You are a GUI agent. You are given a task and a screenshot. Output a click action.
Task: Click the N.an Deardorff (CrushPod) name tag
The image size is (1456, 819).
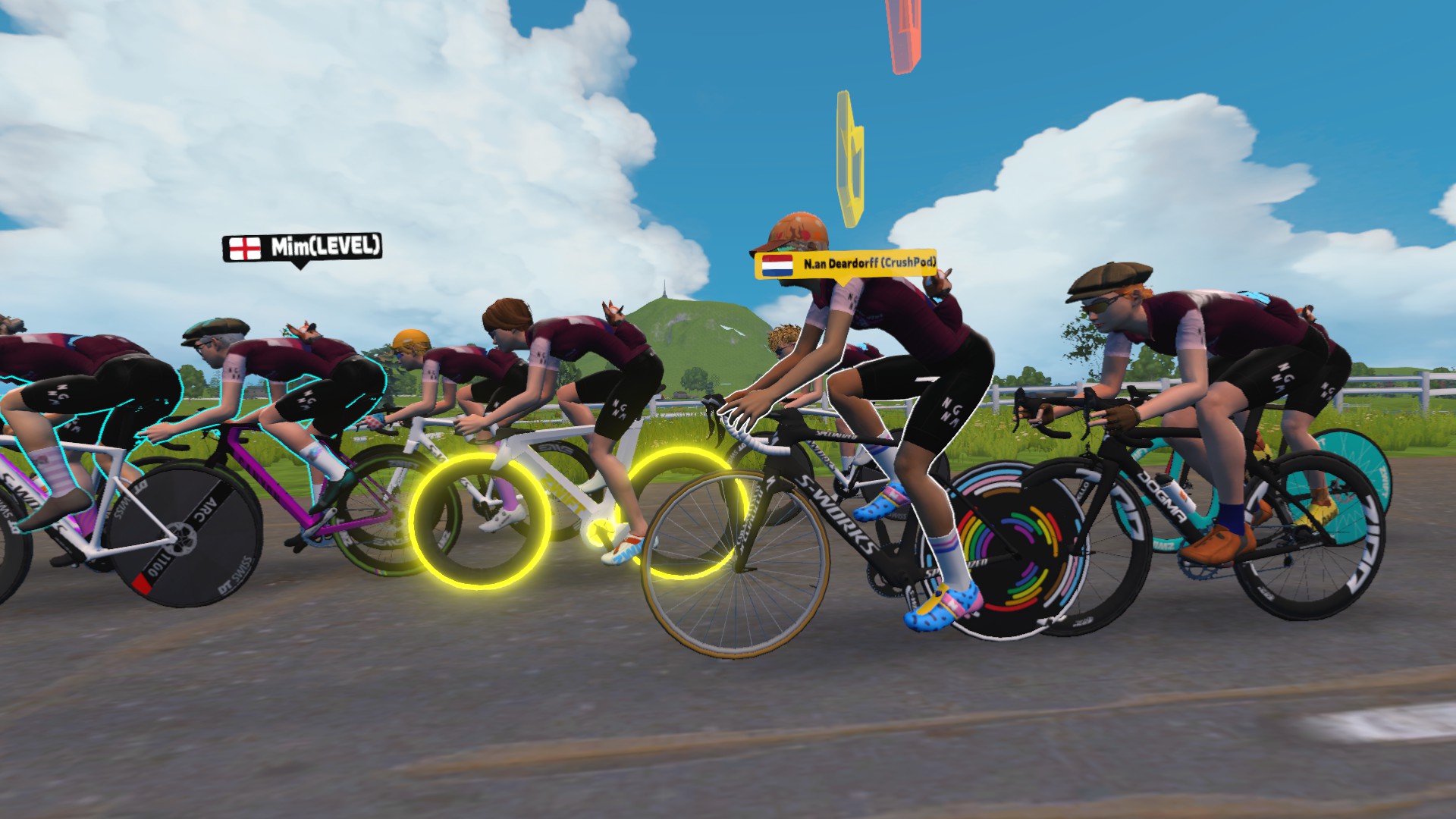[846, 265]
